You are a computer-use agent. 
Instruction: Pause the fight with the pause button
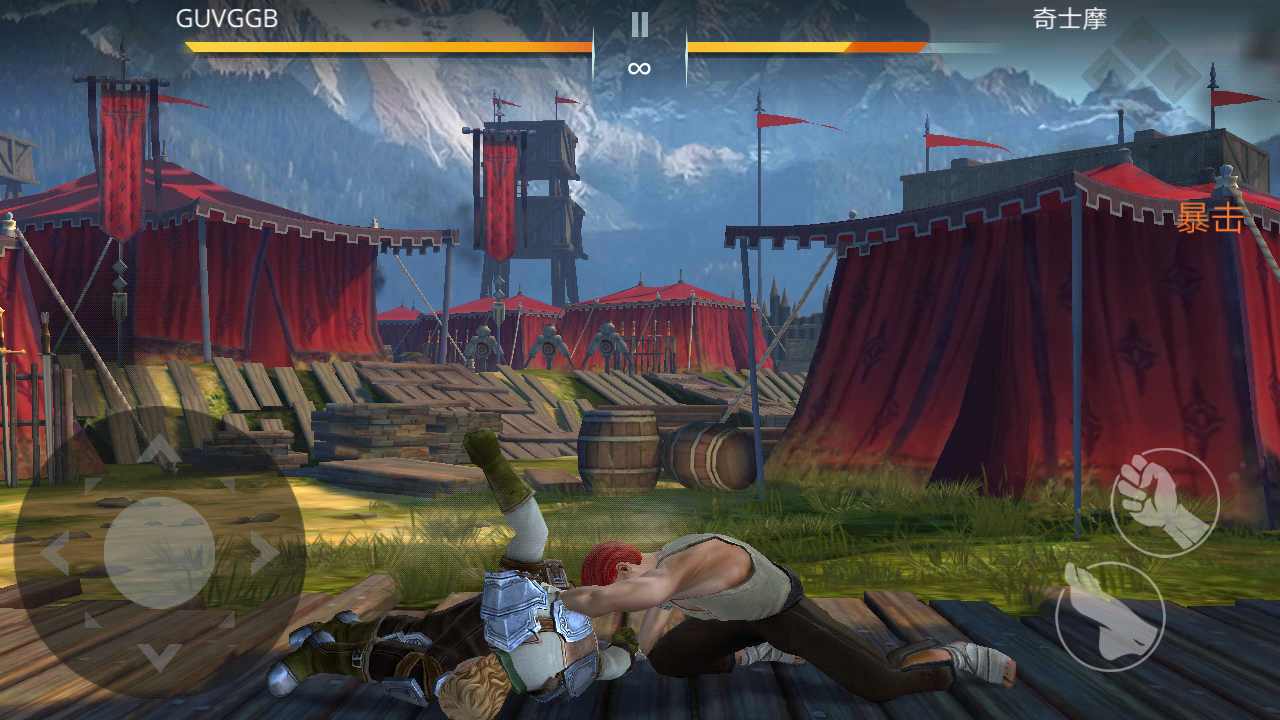click(x=639, y=25)
